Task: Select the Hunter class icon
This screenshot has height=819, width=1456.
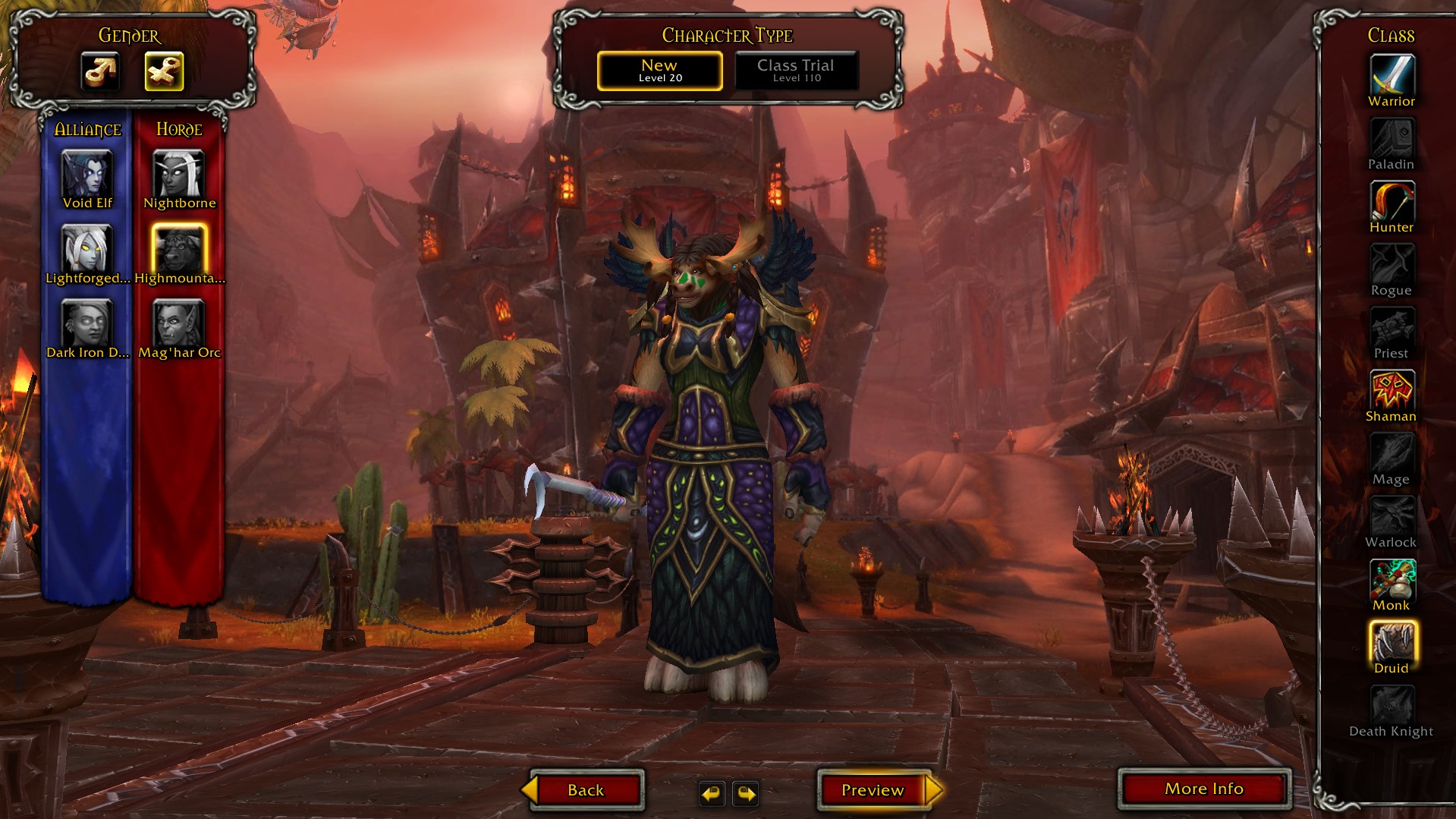Action: [1392, 202]
